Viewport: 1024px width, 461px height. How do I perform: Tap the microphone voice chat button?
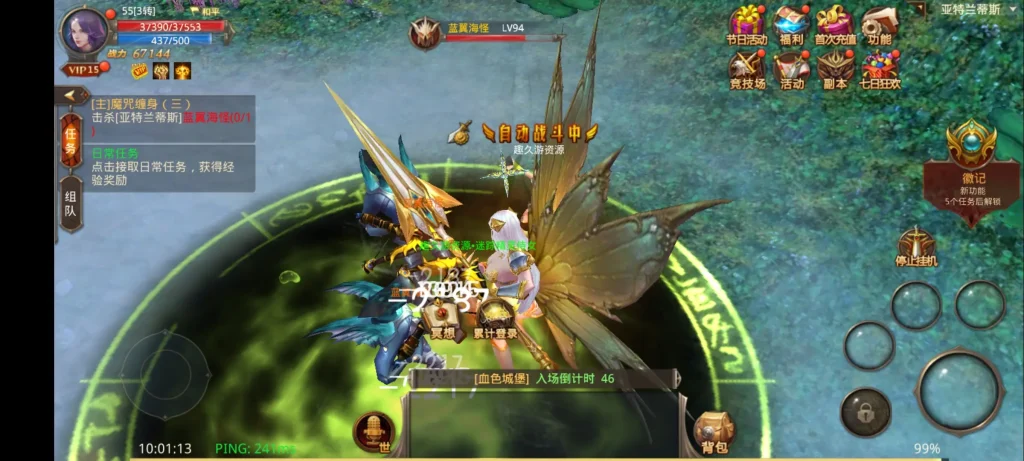click(374, 430)
